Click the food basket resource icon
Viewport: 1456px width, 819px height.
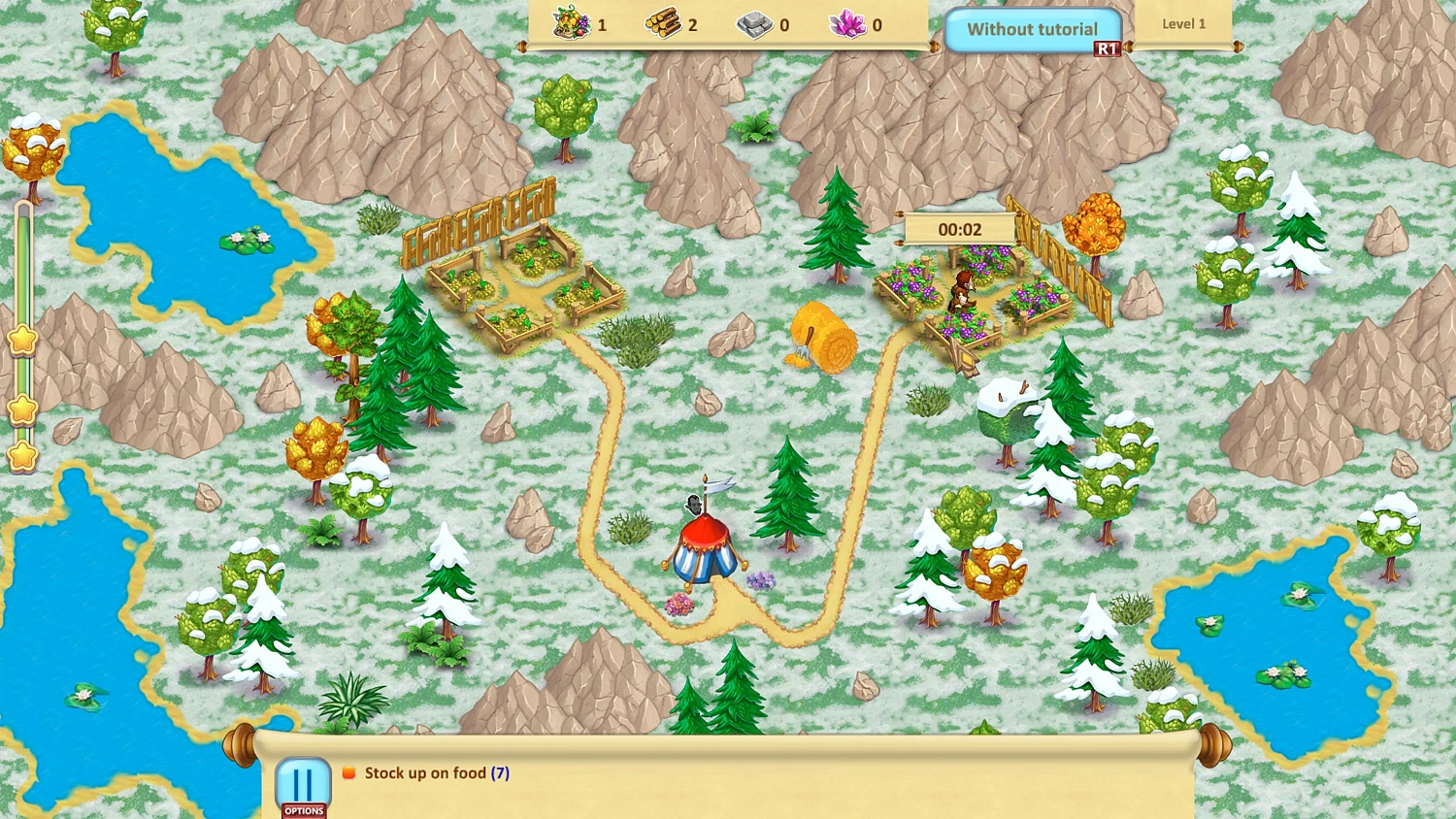pos(573,24)
